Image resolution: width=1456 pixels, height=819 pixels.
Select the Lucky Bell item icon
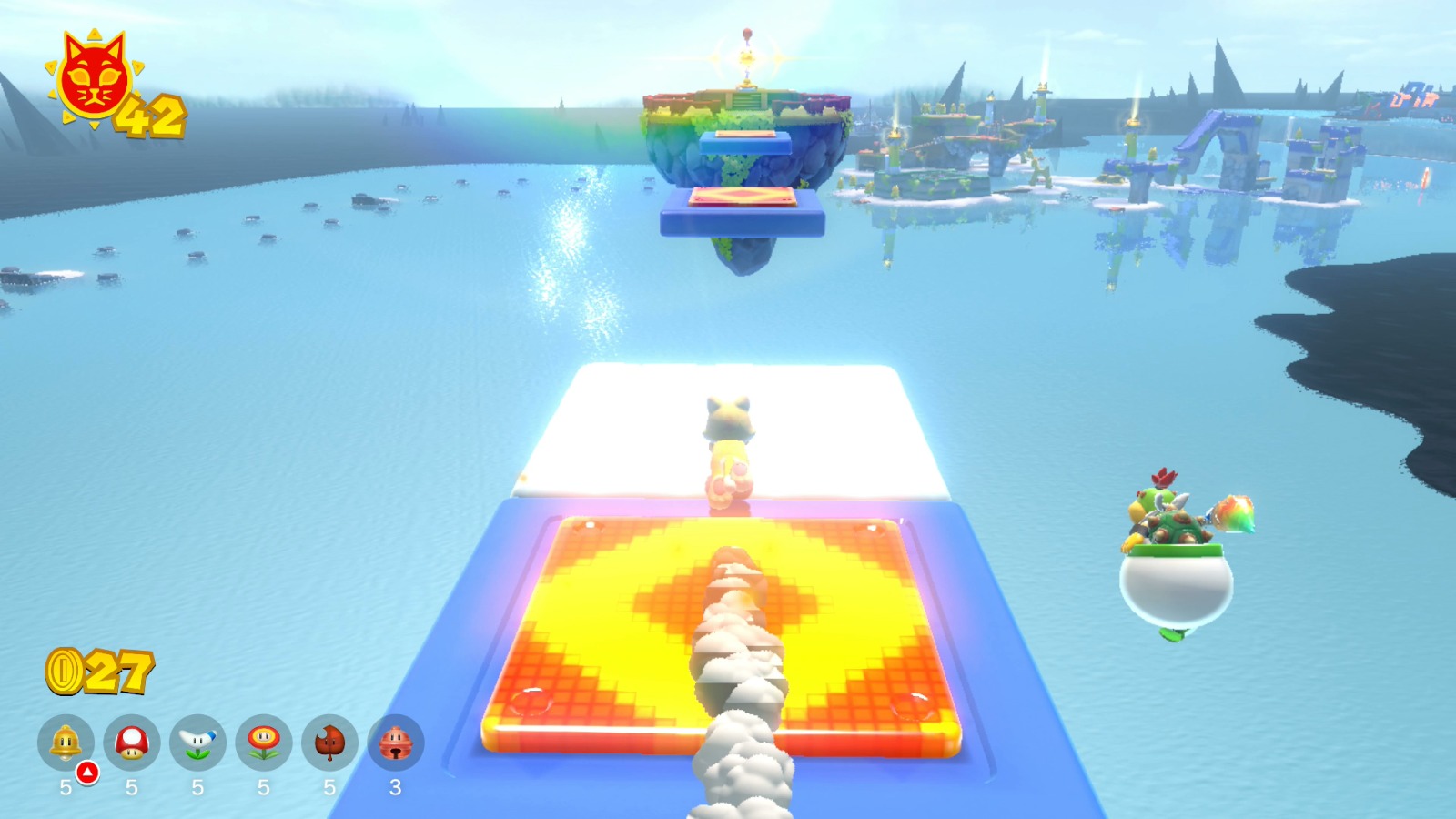click(x=393, y=743)
